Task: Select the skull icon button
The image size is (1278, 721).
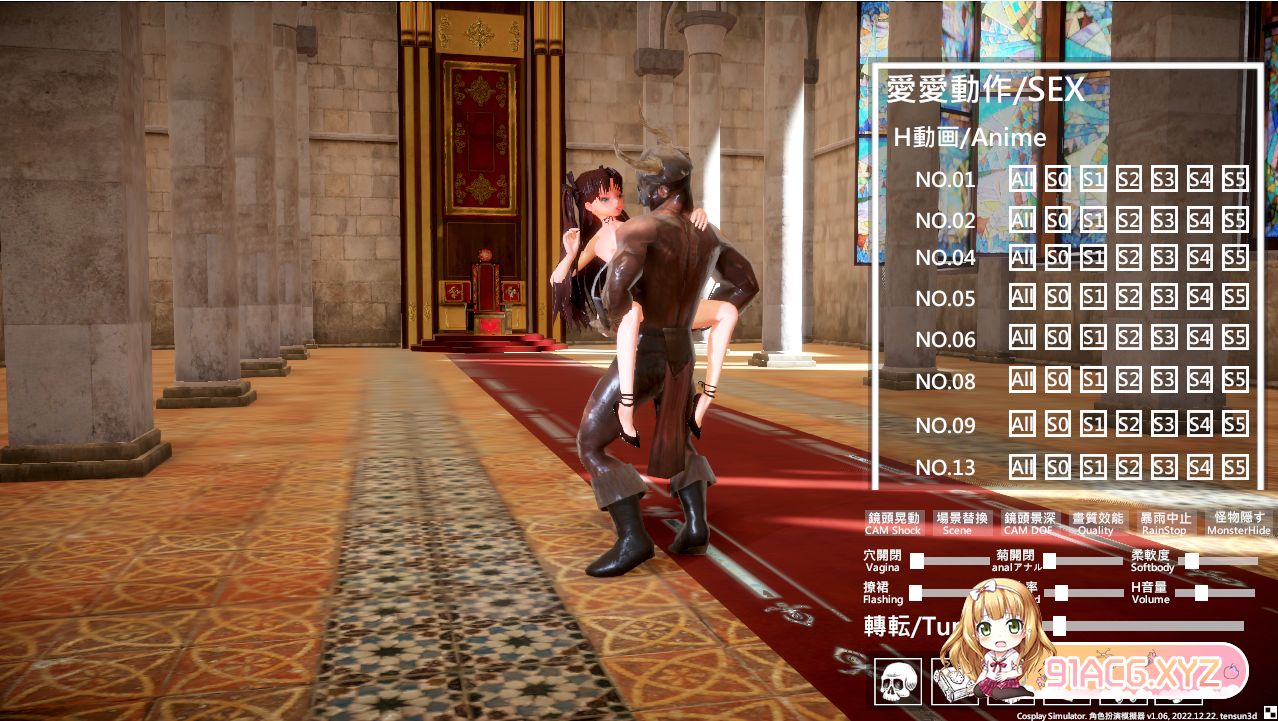Action: (897, 681)
